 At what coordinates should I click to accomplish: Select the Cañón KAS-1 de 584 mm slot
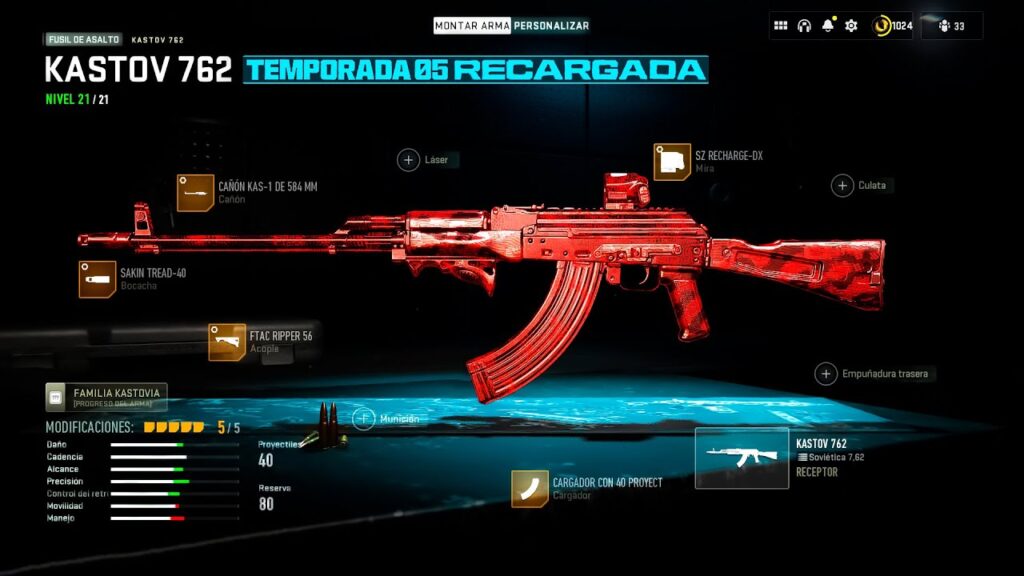[195, 193]
